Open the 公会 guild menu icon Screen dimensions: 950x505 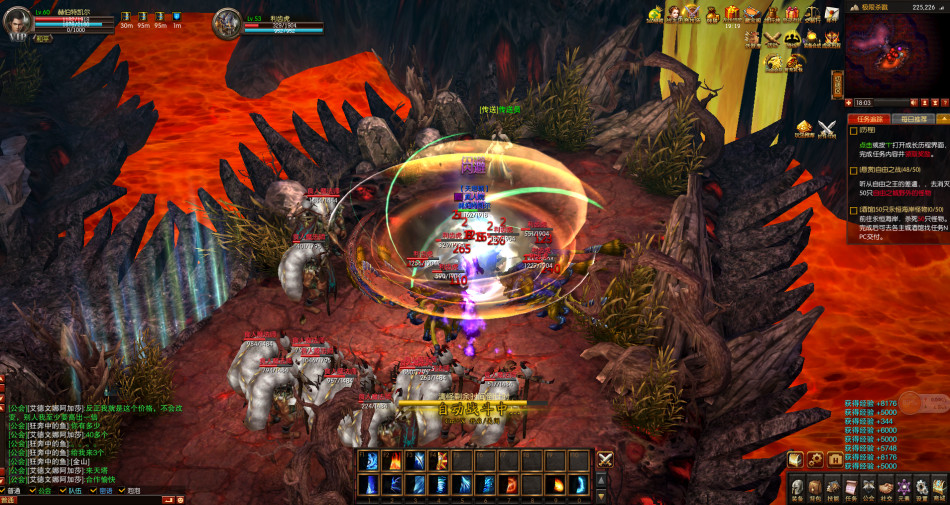pyautogui.click(x=869, y=488)
